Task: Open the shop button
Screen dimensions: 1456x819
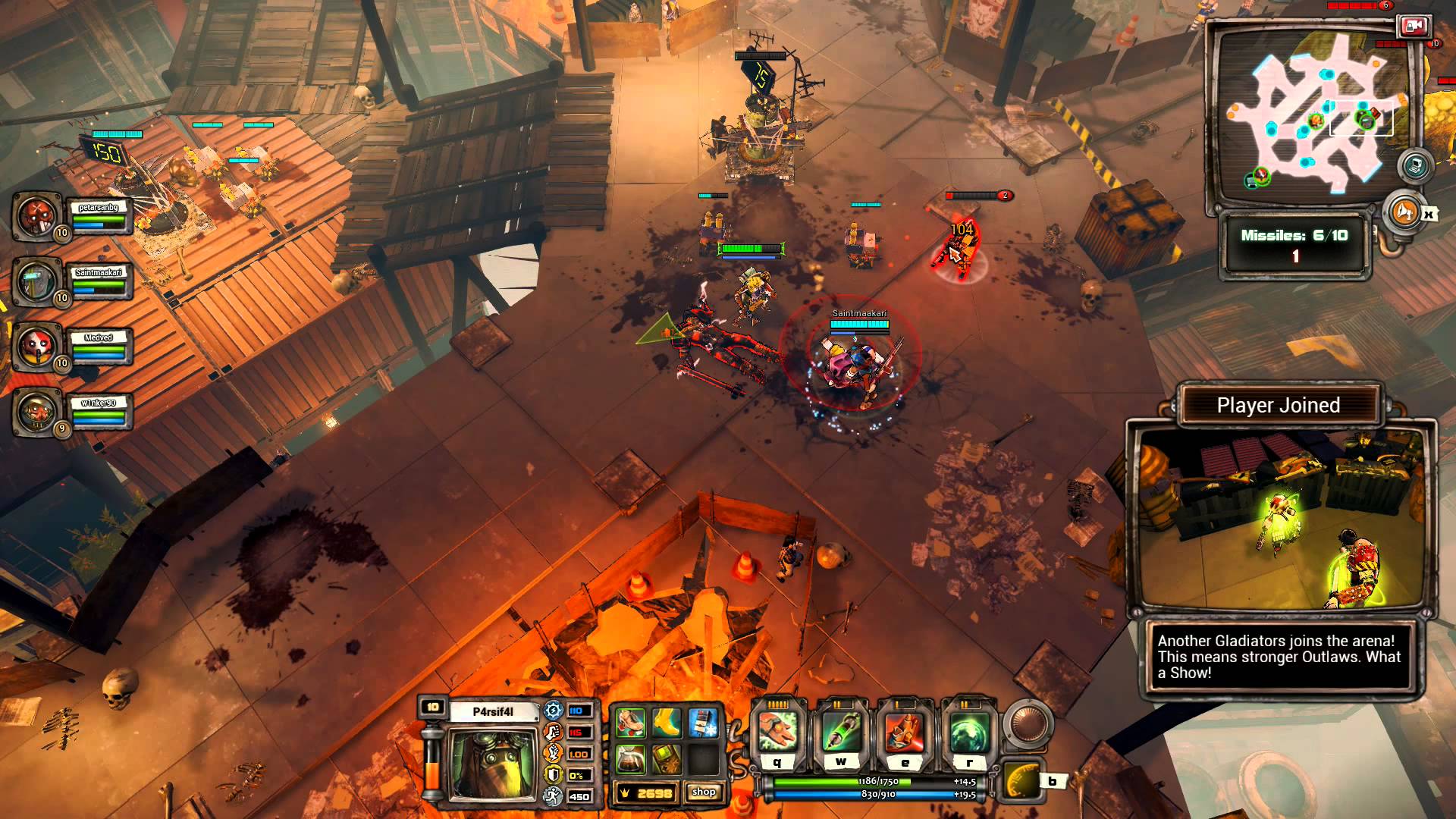Action: [704, 792]
